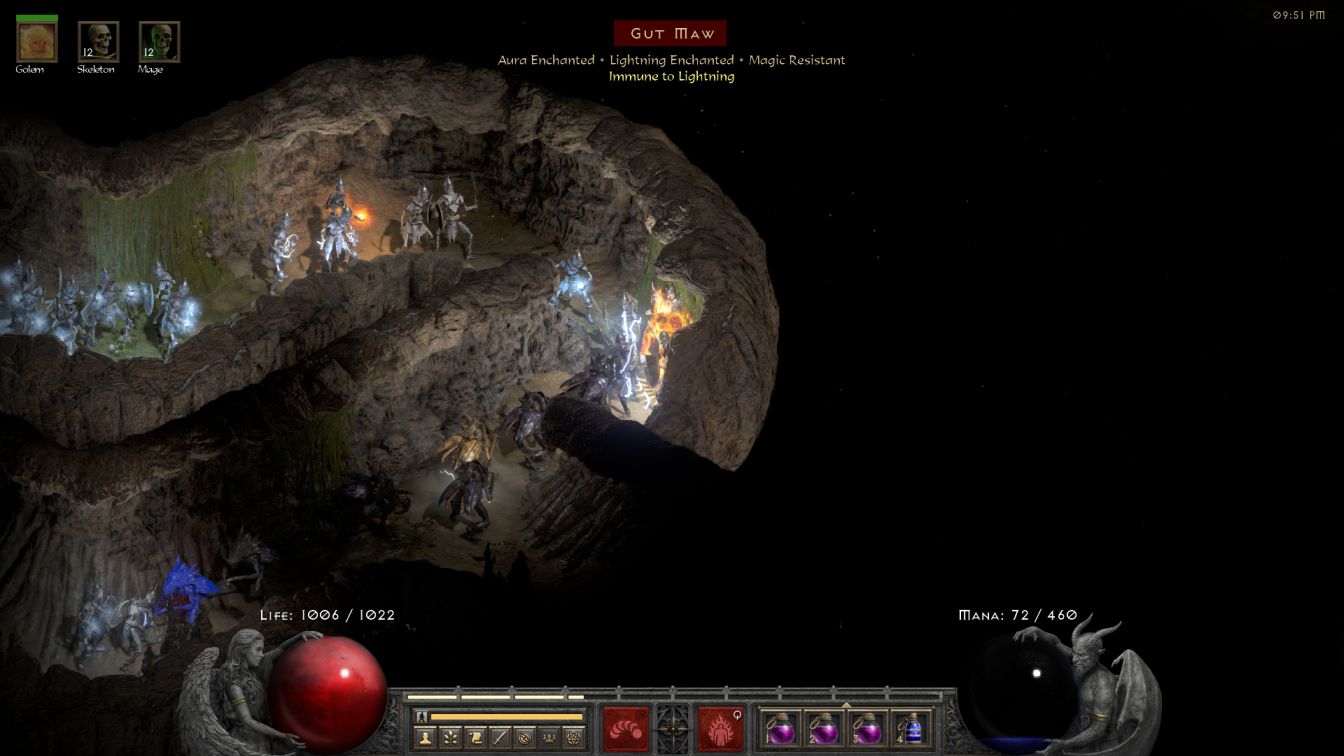Click the Golem minion portrait
This screenshot has width=1344, height=756.
tap(37, 41)
